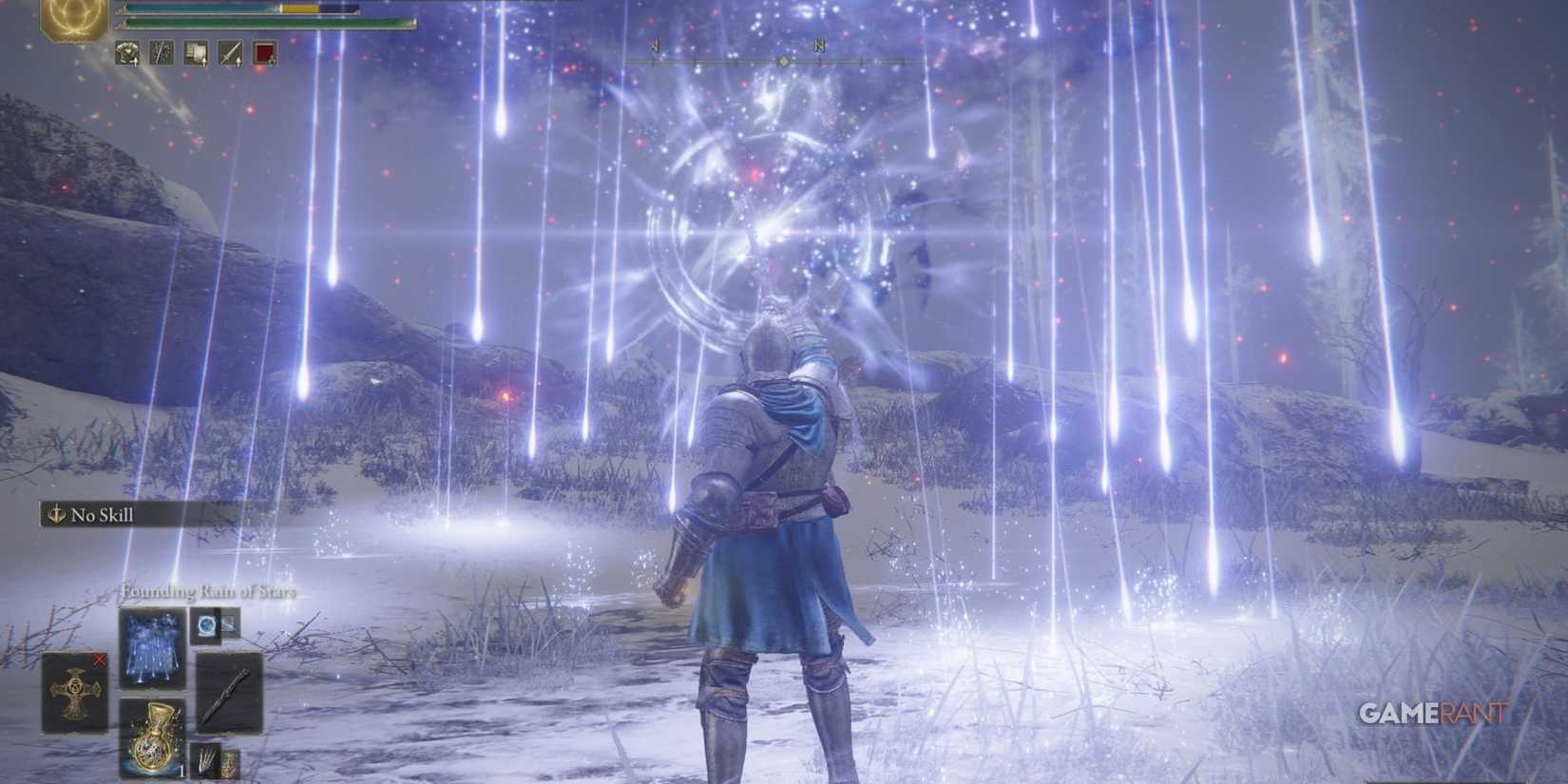The height and width of the screenshot is (784, 1568).
Task: Expand the map pouch slot via its up arrow
Action: (x=205, y=61)
